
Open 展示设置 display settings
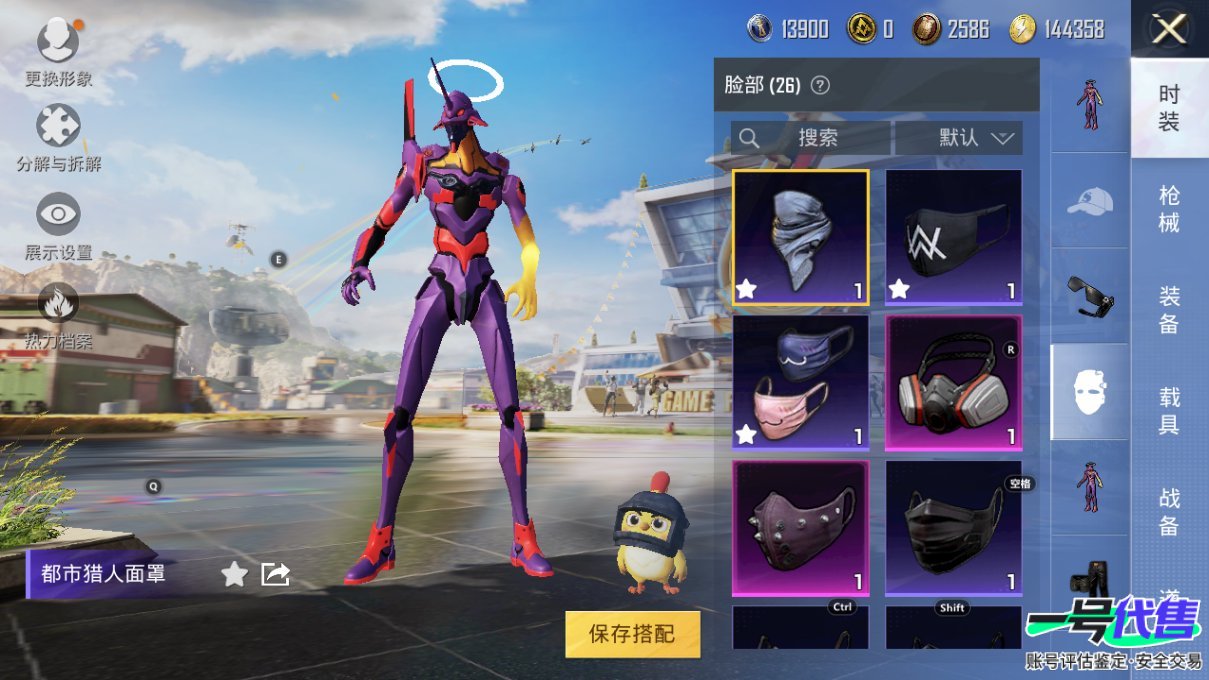(58, 215)
